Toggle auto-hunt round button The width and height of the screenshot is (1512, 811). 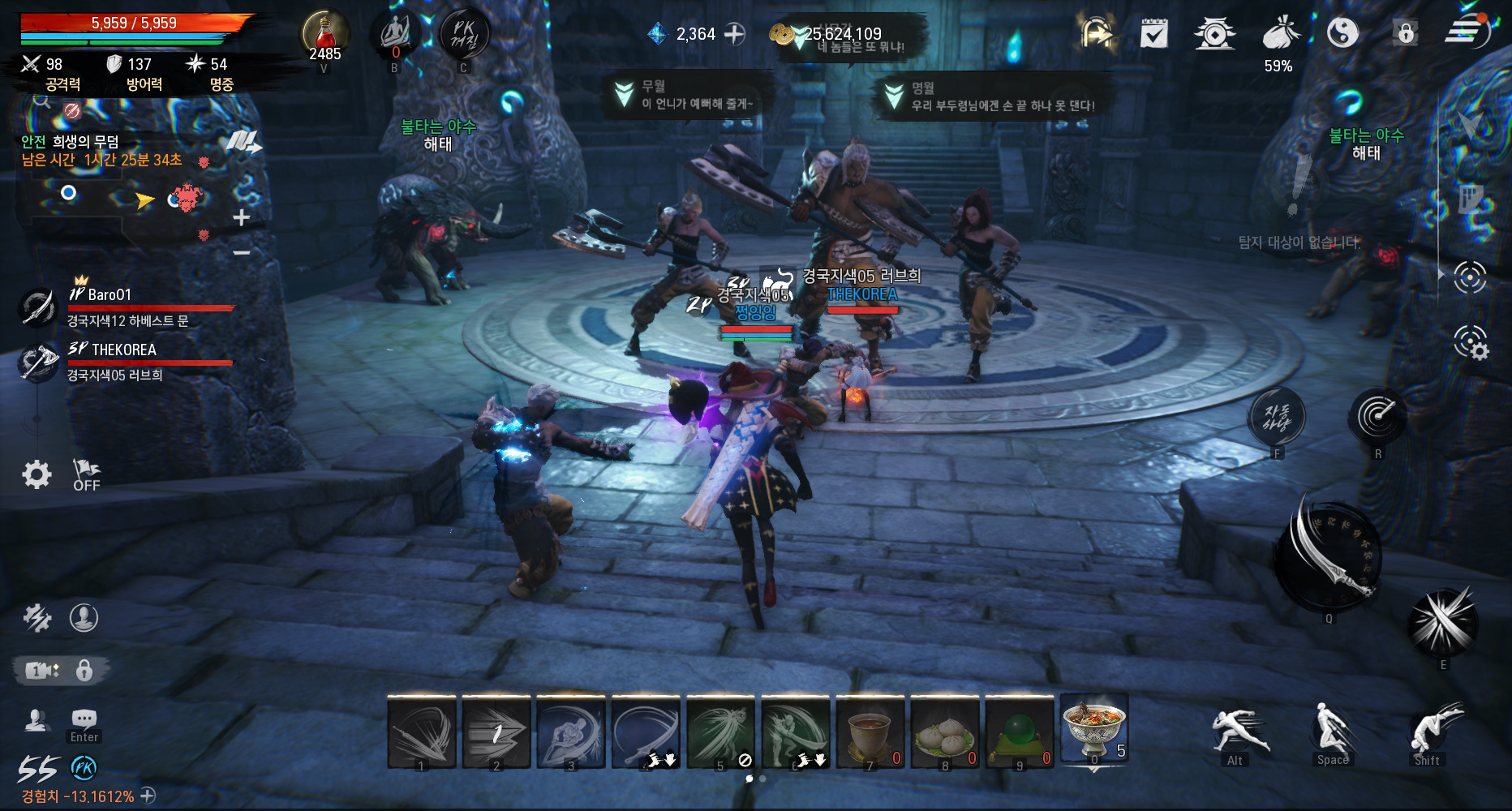(x=1277, y=417)
